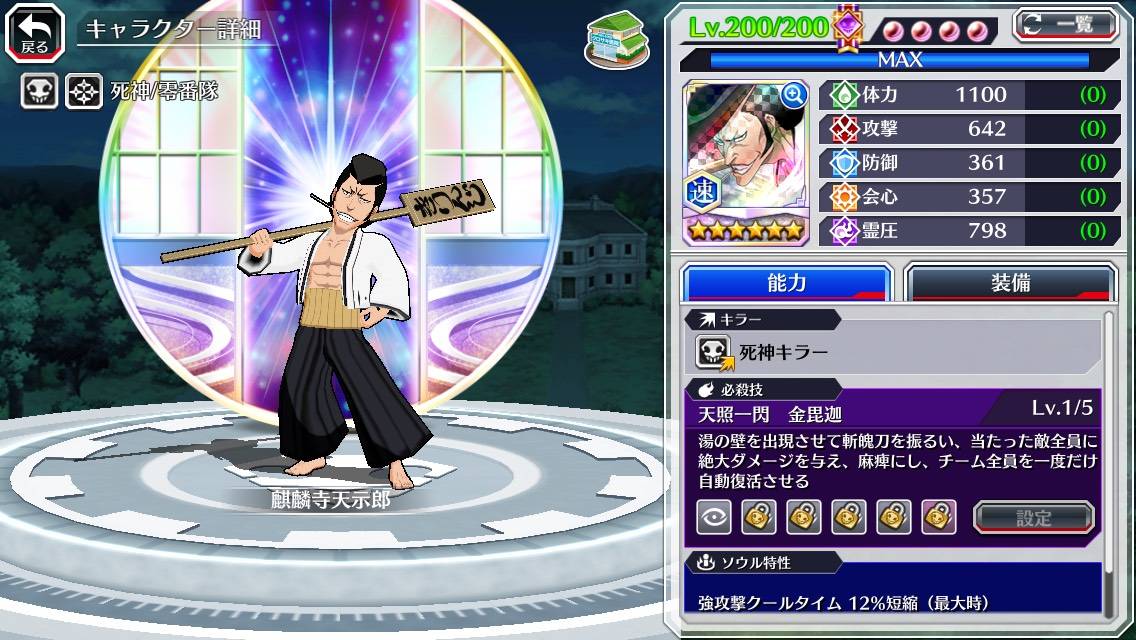
Task: Enlarge the character portrait with magnifier icon
Action: click(x=795, y=95)
